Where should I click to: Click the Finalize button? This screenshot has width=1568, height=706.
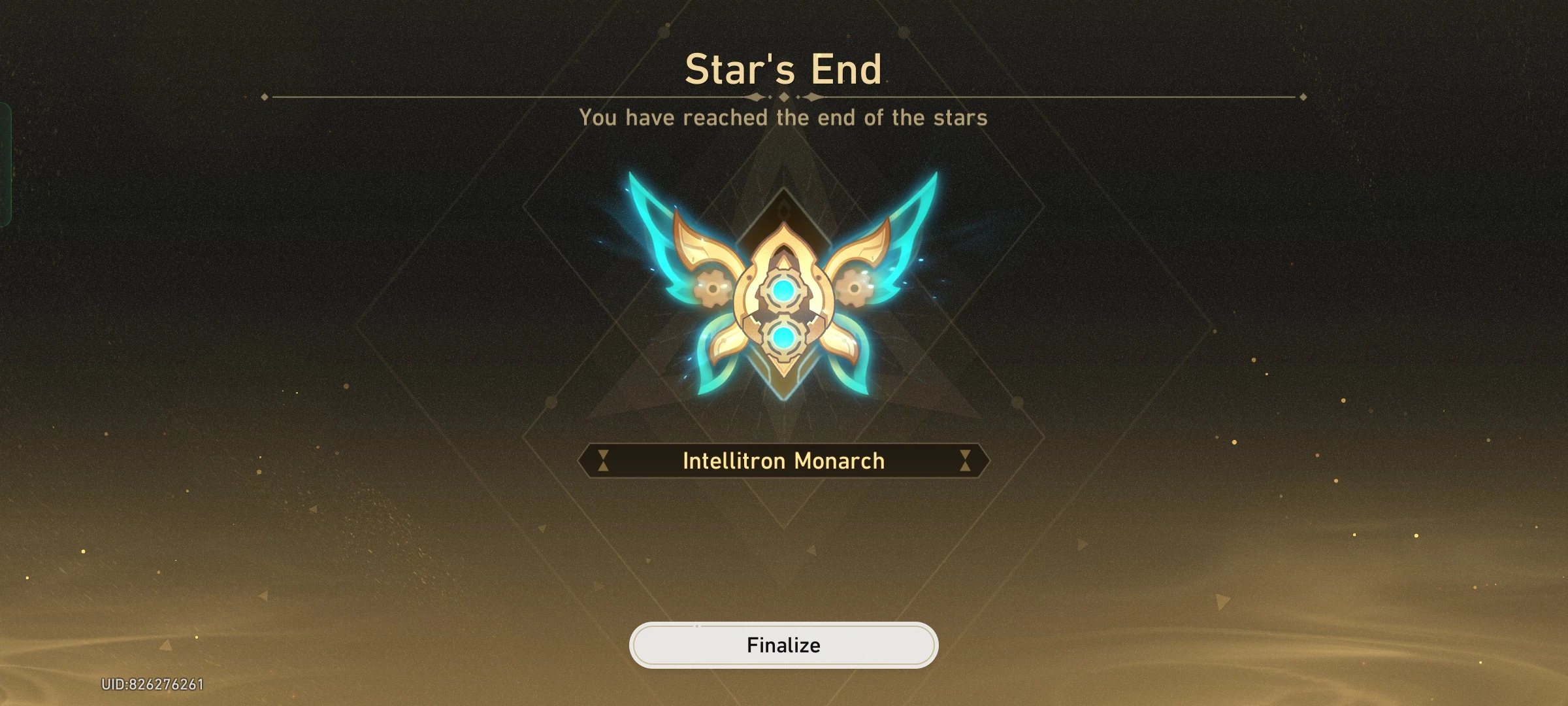(x=784, y=645)
